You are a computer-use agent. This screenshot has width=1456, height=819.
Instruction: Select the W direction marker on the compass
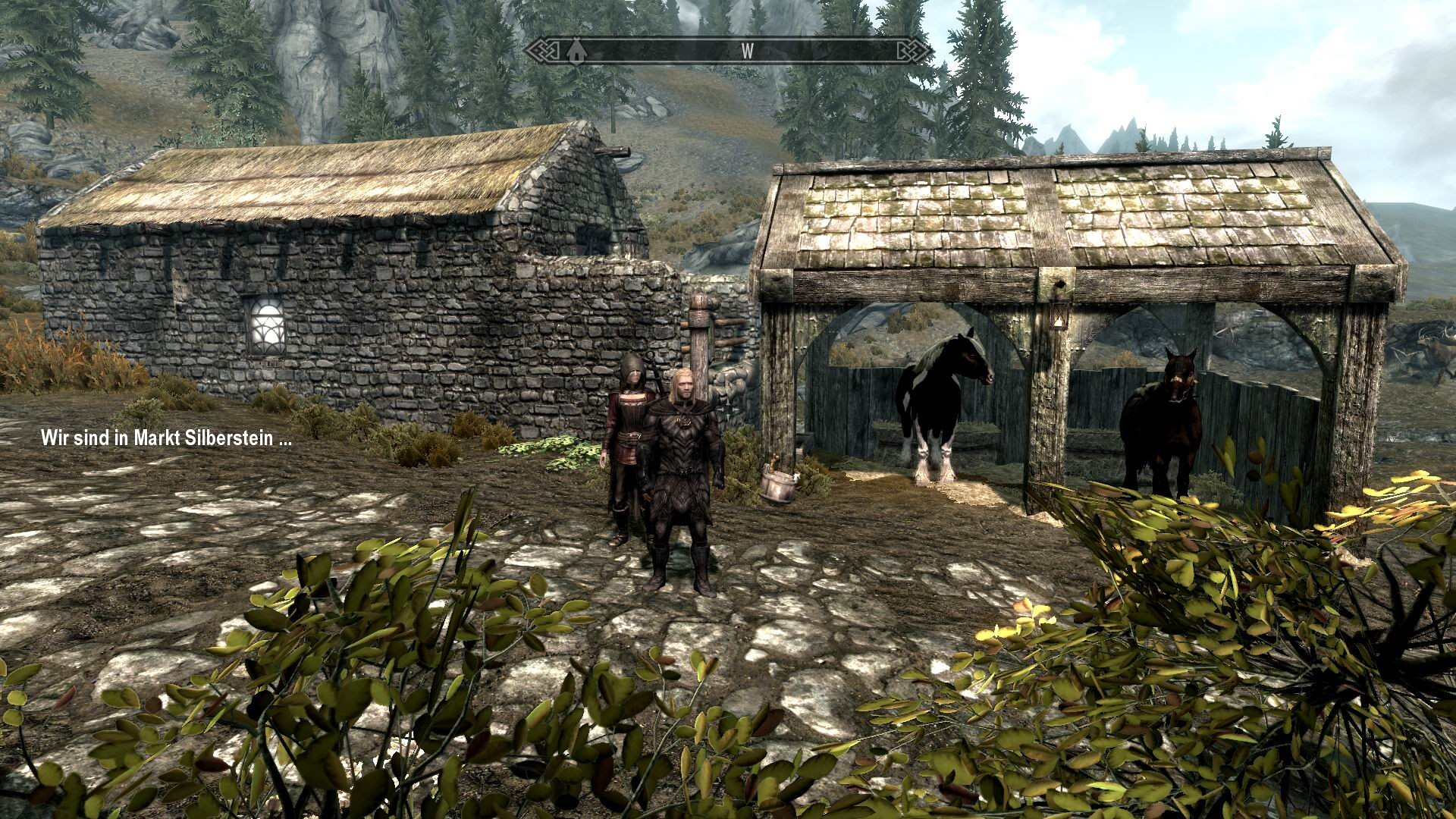(x=748, y=52)
